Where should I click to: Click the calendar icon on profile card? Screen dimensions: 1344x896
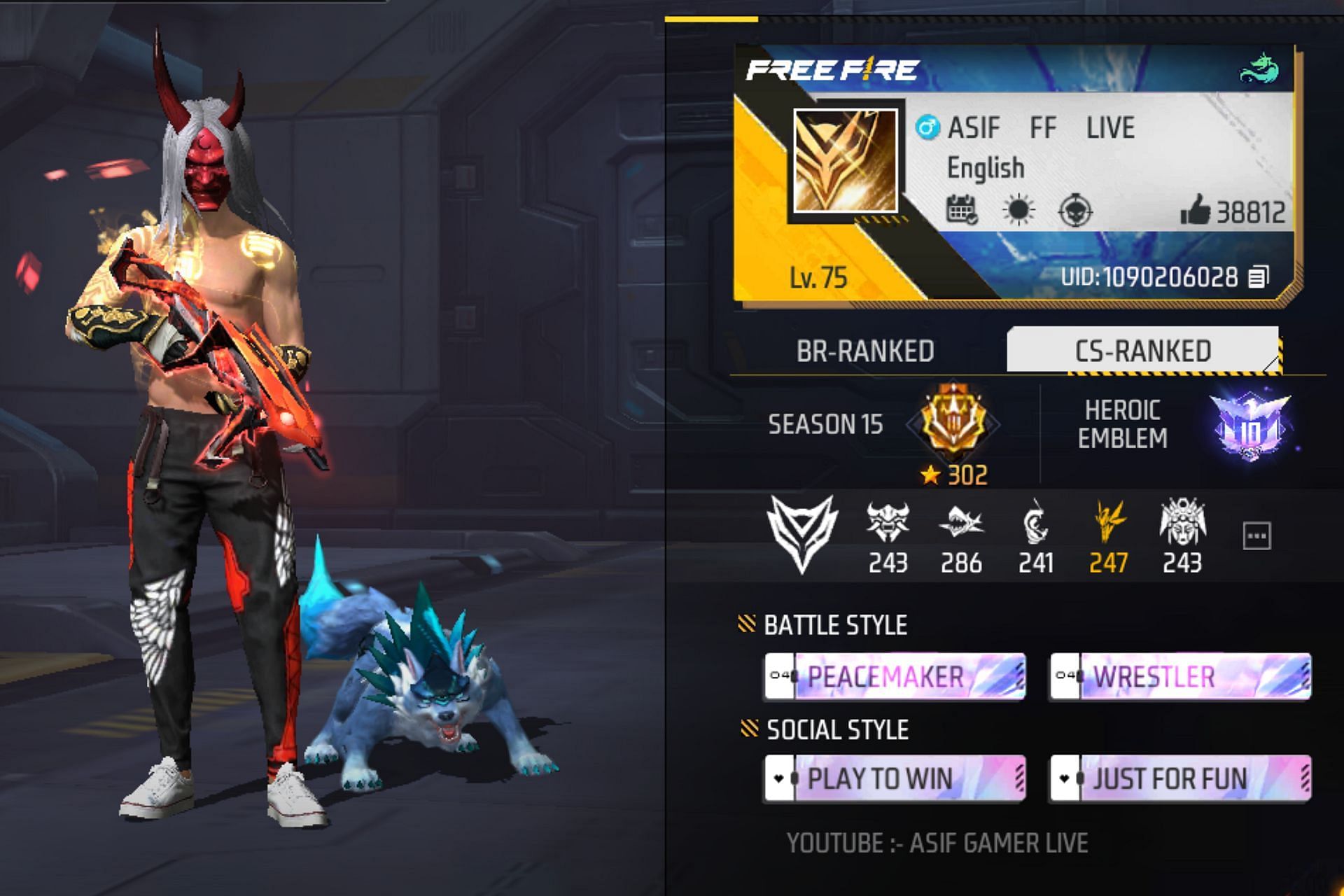[x=962, y=210]
